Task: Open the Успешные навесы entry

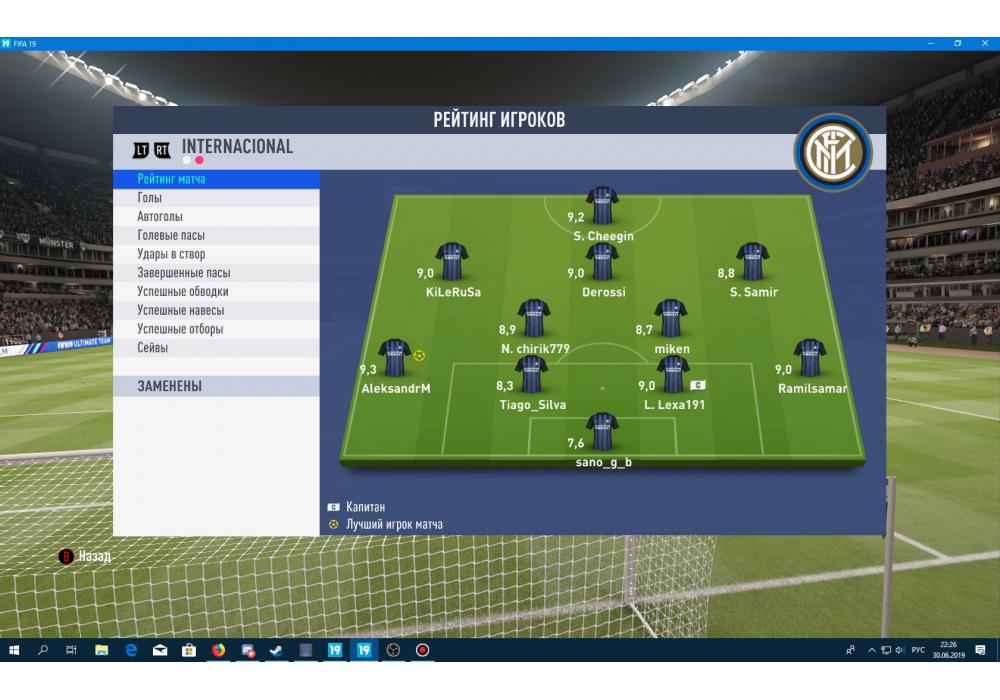Action: point(216,311)
